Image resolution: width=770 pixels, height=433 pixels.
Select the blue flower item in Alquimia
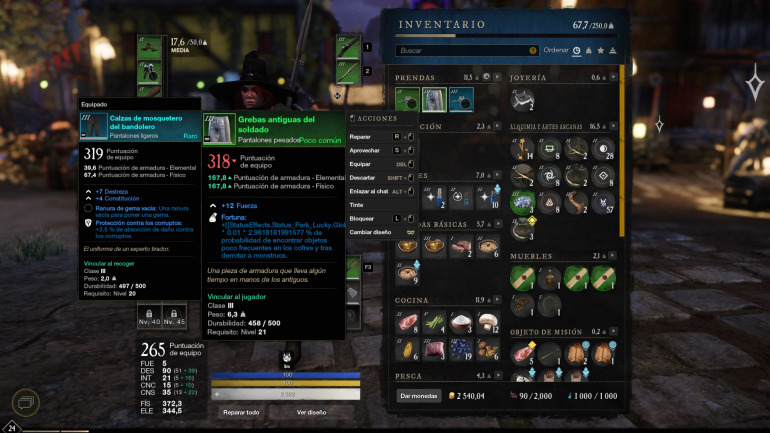pyautogui.click(x=523, y=203)
